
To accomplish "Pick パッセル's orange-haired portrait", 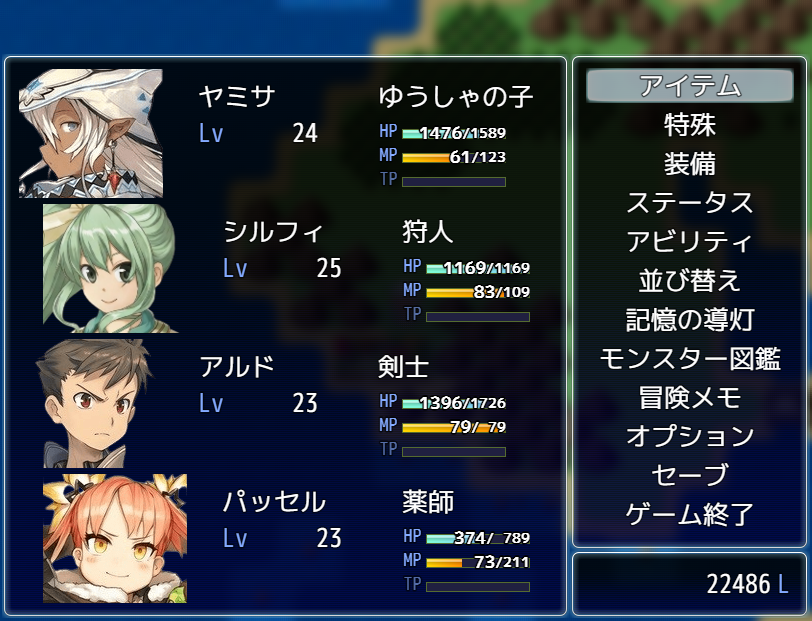I will [114, 538].
